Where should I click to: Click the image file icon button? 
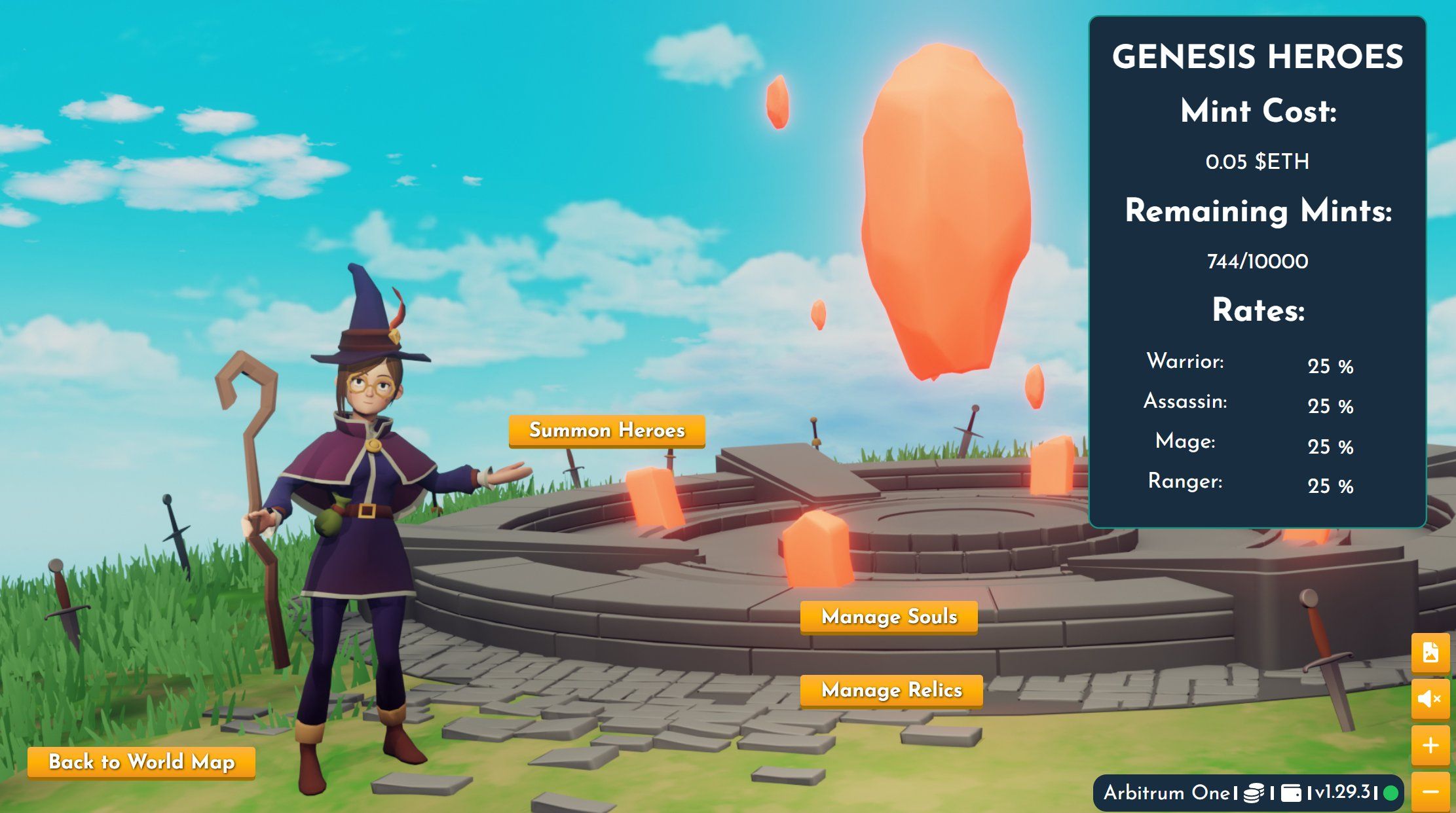(1430, 653)
